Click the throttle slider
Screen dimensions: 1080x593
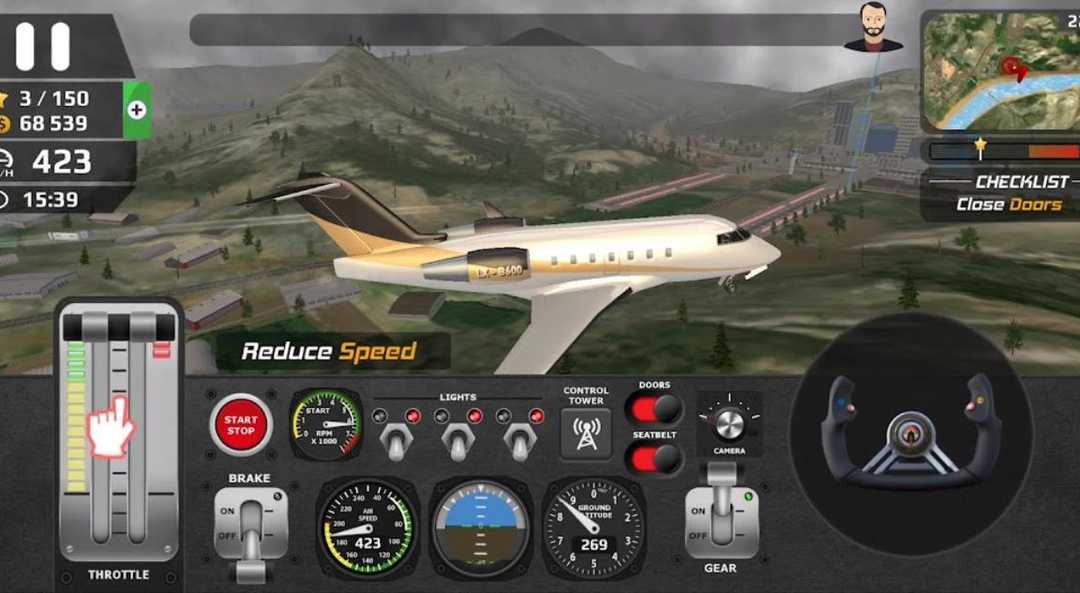(x=118, y=430)
